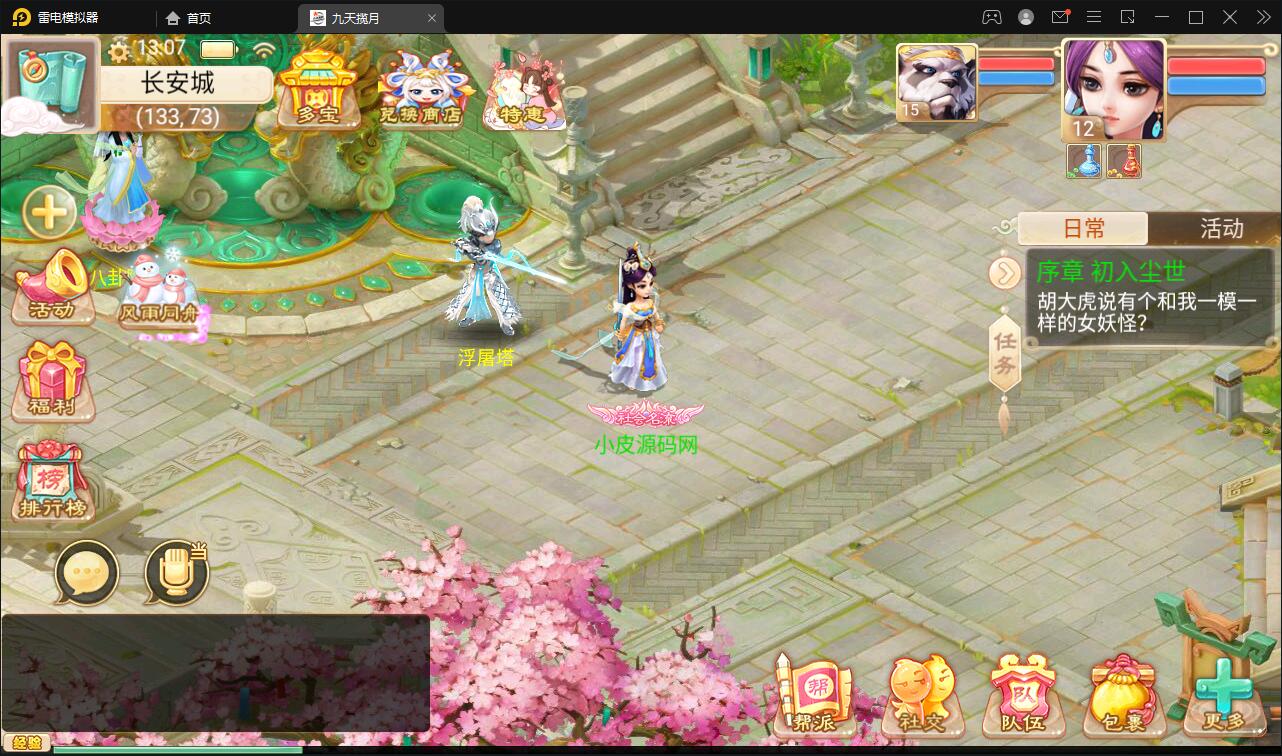
Task: Switch to the emulator 首页 home tab
Action: point(188,17)
